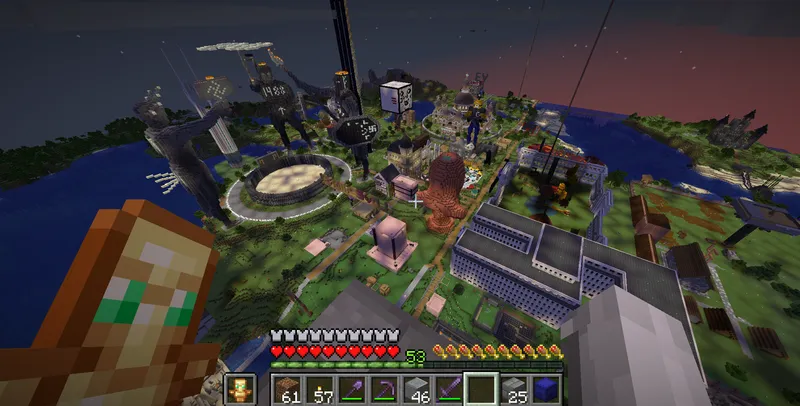Choose the enchanted shovel in the hotbar
Image resolution: width=800 pixels, height=406 pixels.
click(x=353, y=389)
